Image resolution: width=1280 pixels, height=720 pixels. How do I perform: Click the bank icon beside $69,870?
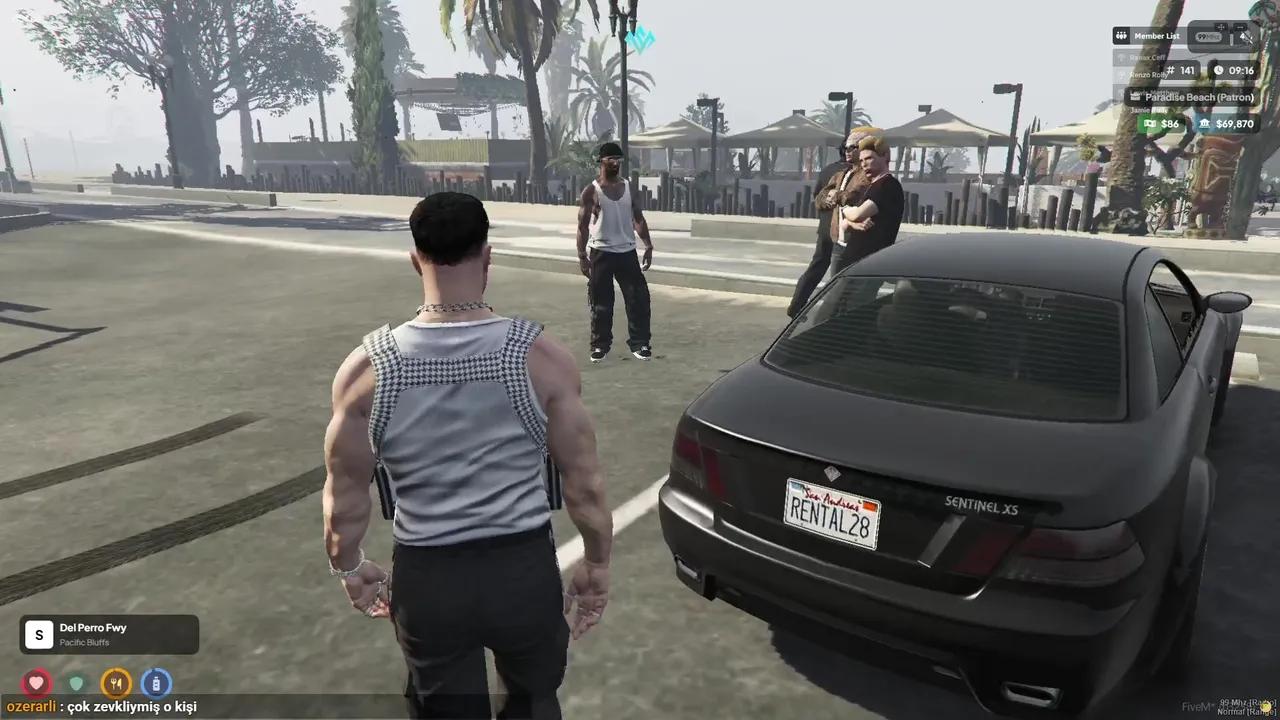pyautogui.click(x=1205, y=123)
